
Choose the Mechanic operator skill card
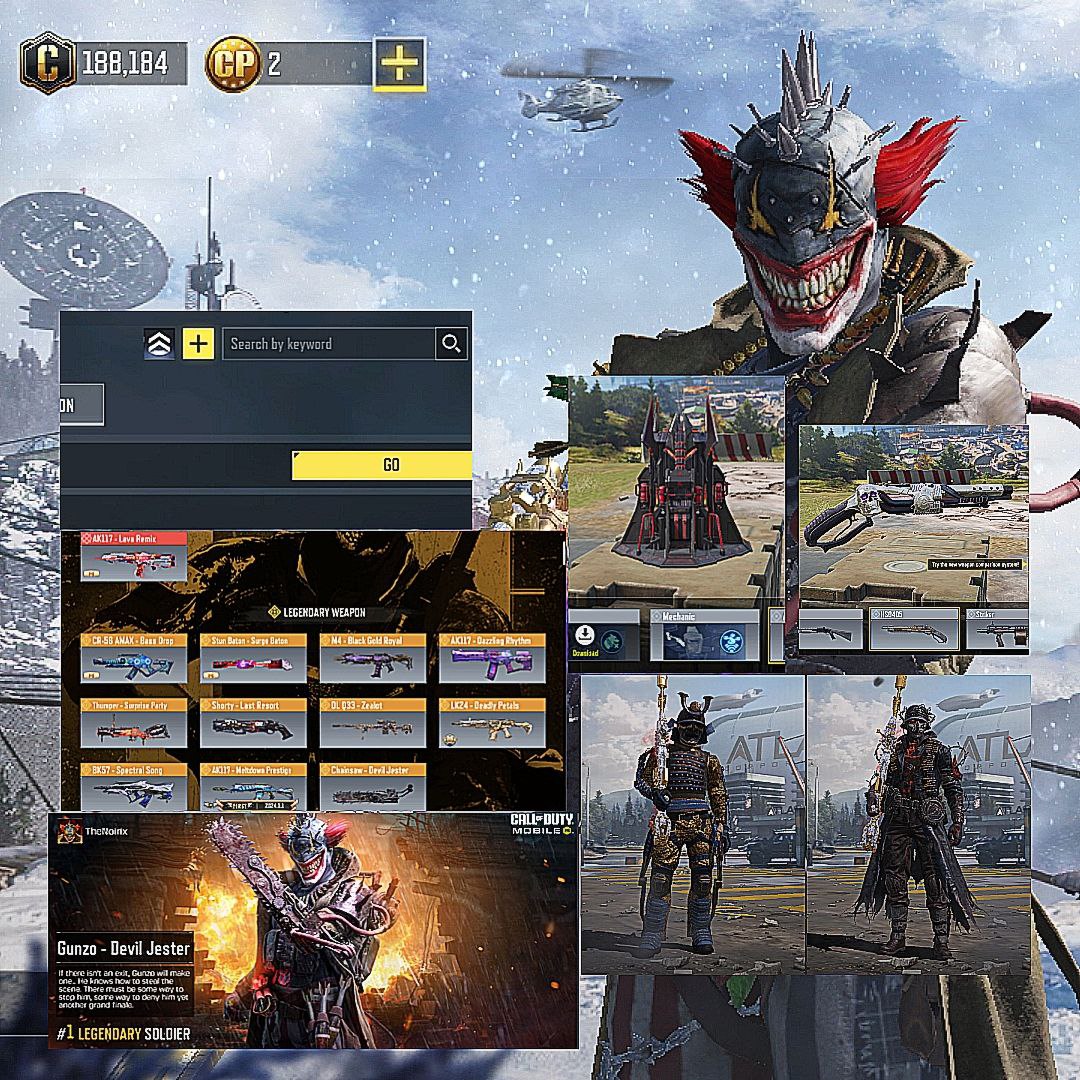(703, 637)
